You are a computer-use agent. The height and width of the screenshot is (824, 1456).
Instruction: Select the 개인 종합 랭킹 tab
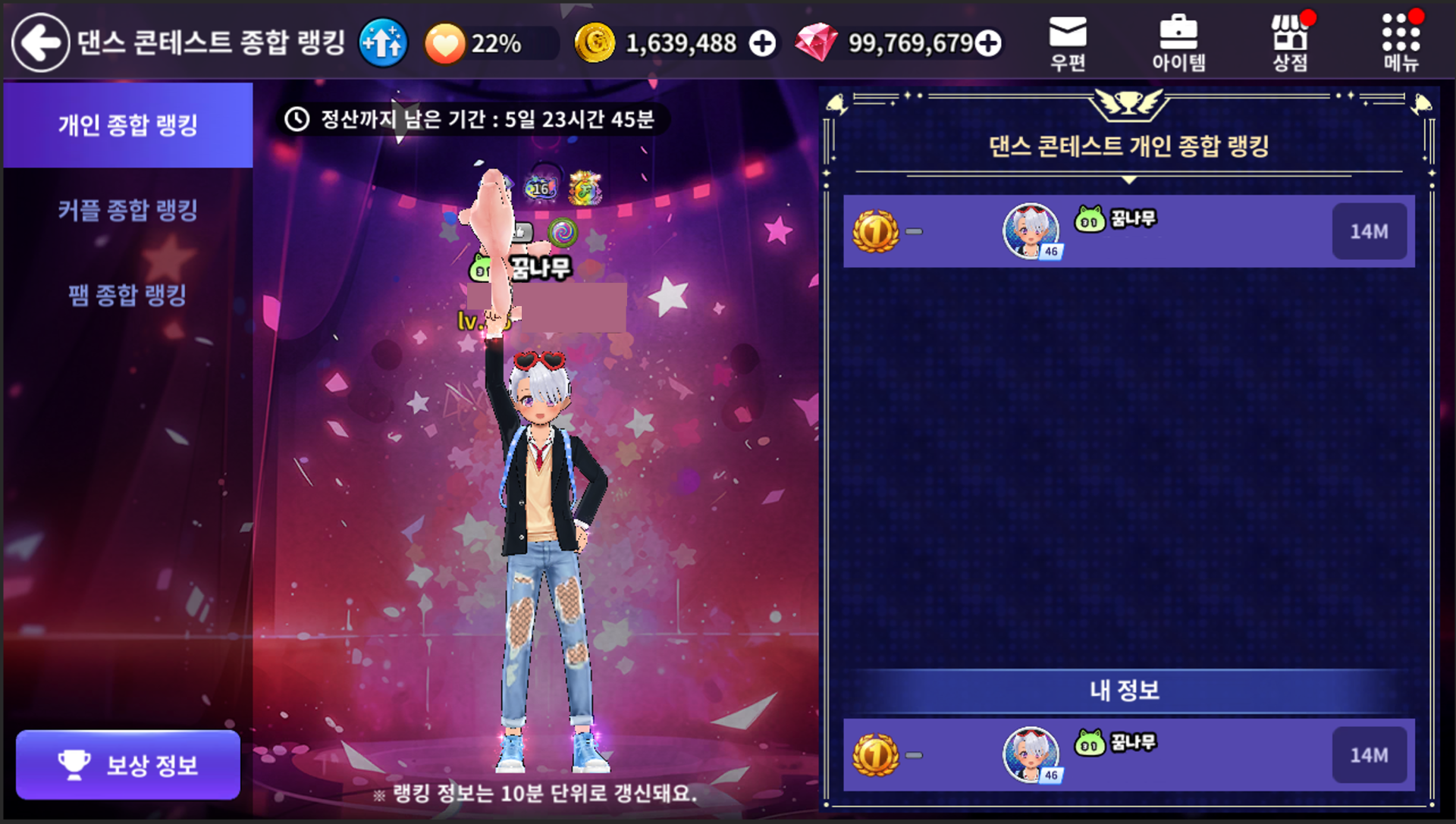tap(127, 125)
